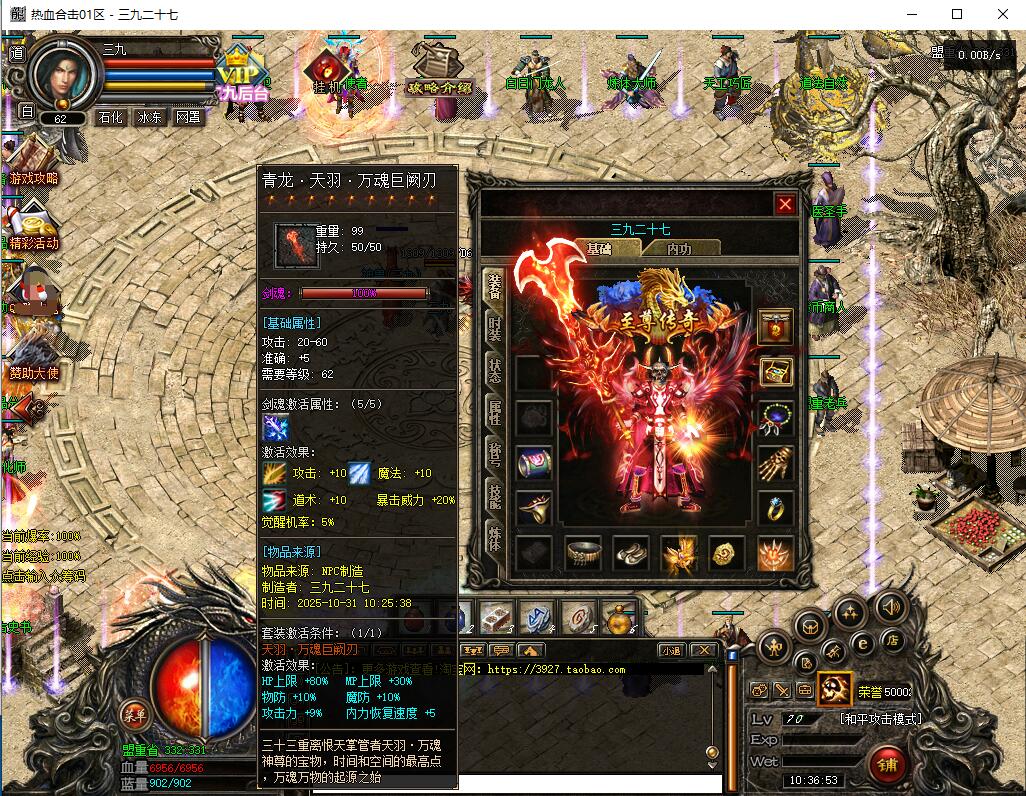
Task: Click the red 铺 stall button
Action: pos(887,765)
